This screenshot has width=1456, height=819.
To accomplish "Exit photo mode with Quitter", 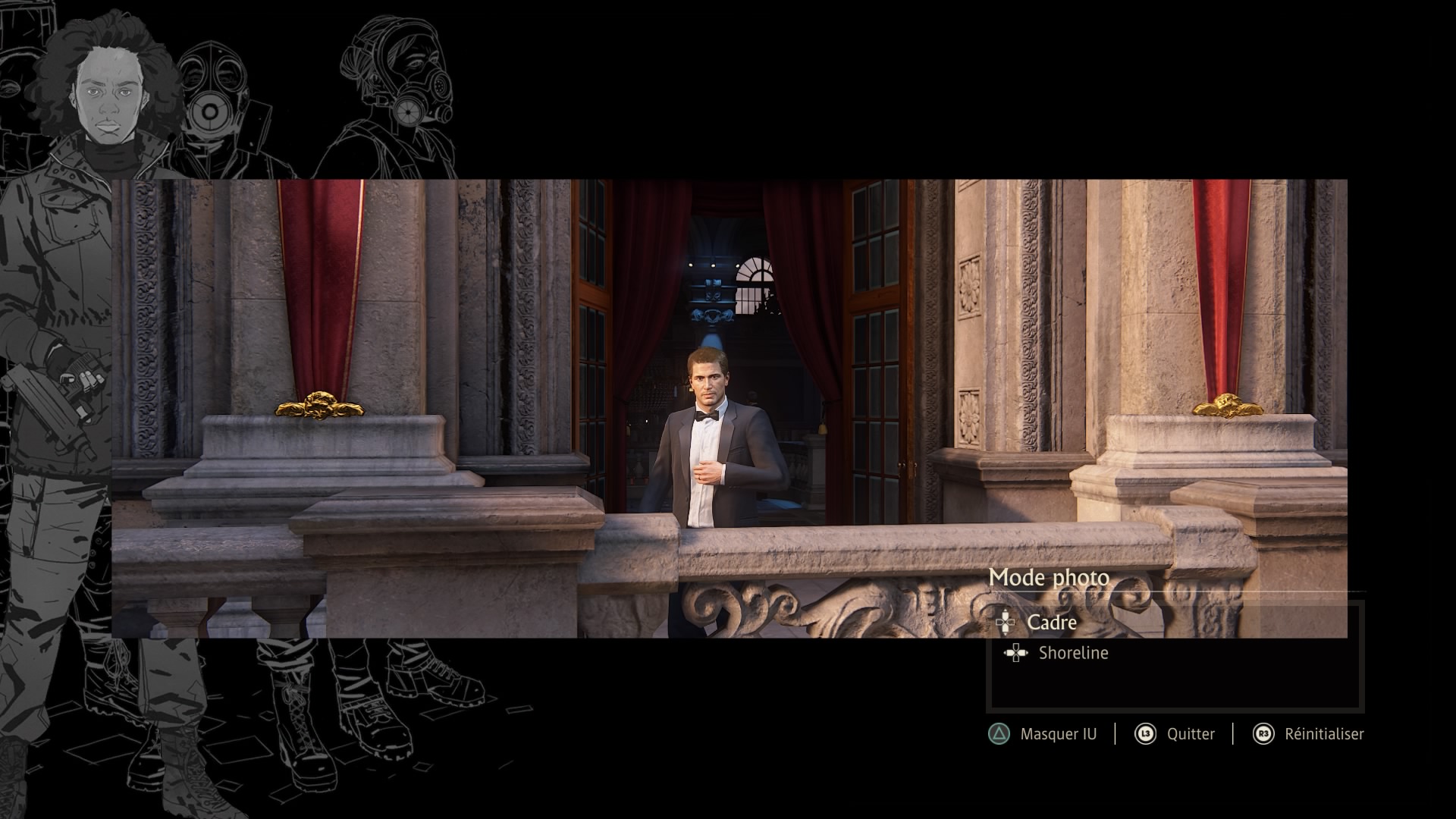I will 1190,734.
